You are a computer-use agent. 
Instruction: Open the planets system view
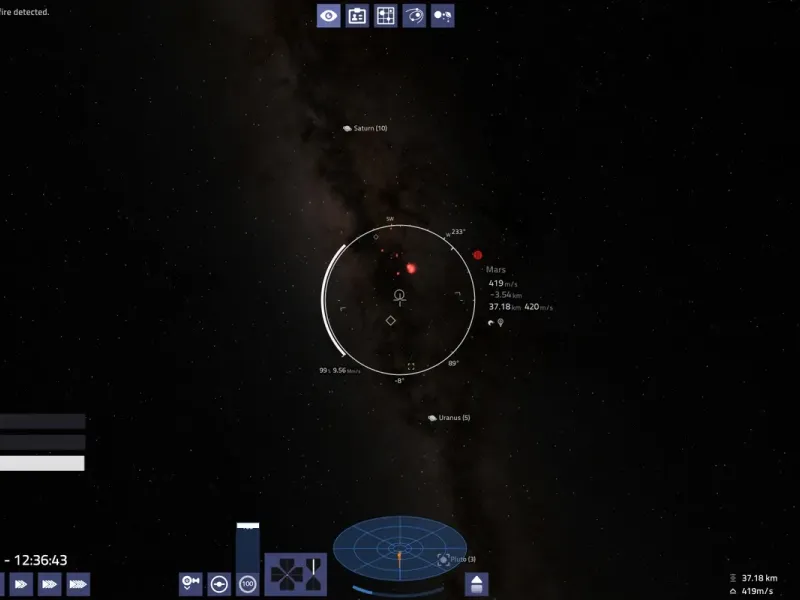pos(443,16)
